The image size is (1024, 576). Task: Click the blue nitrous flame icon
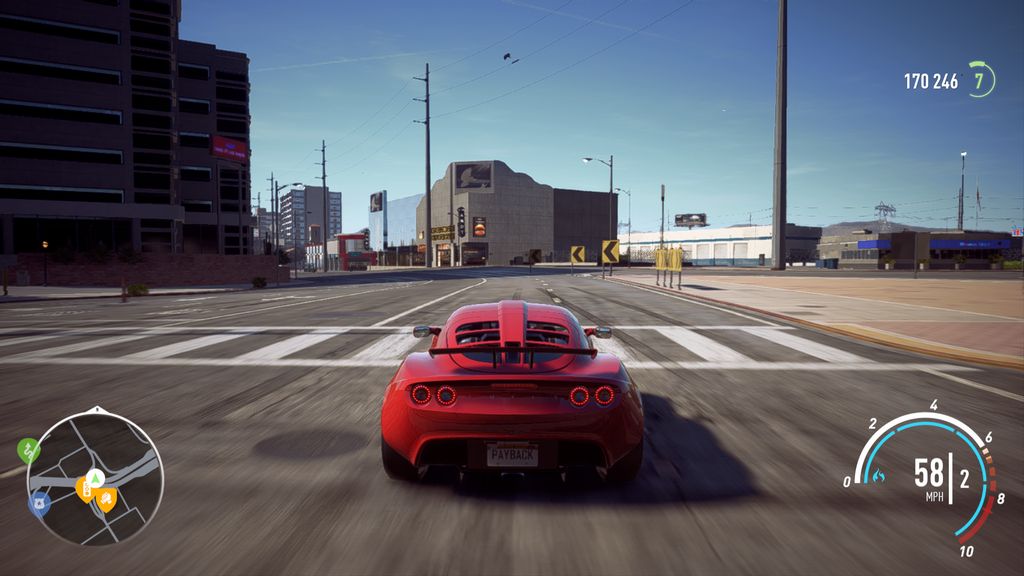pos(879,475)
